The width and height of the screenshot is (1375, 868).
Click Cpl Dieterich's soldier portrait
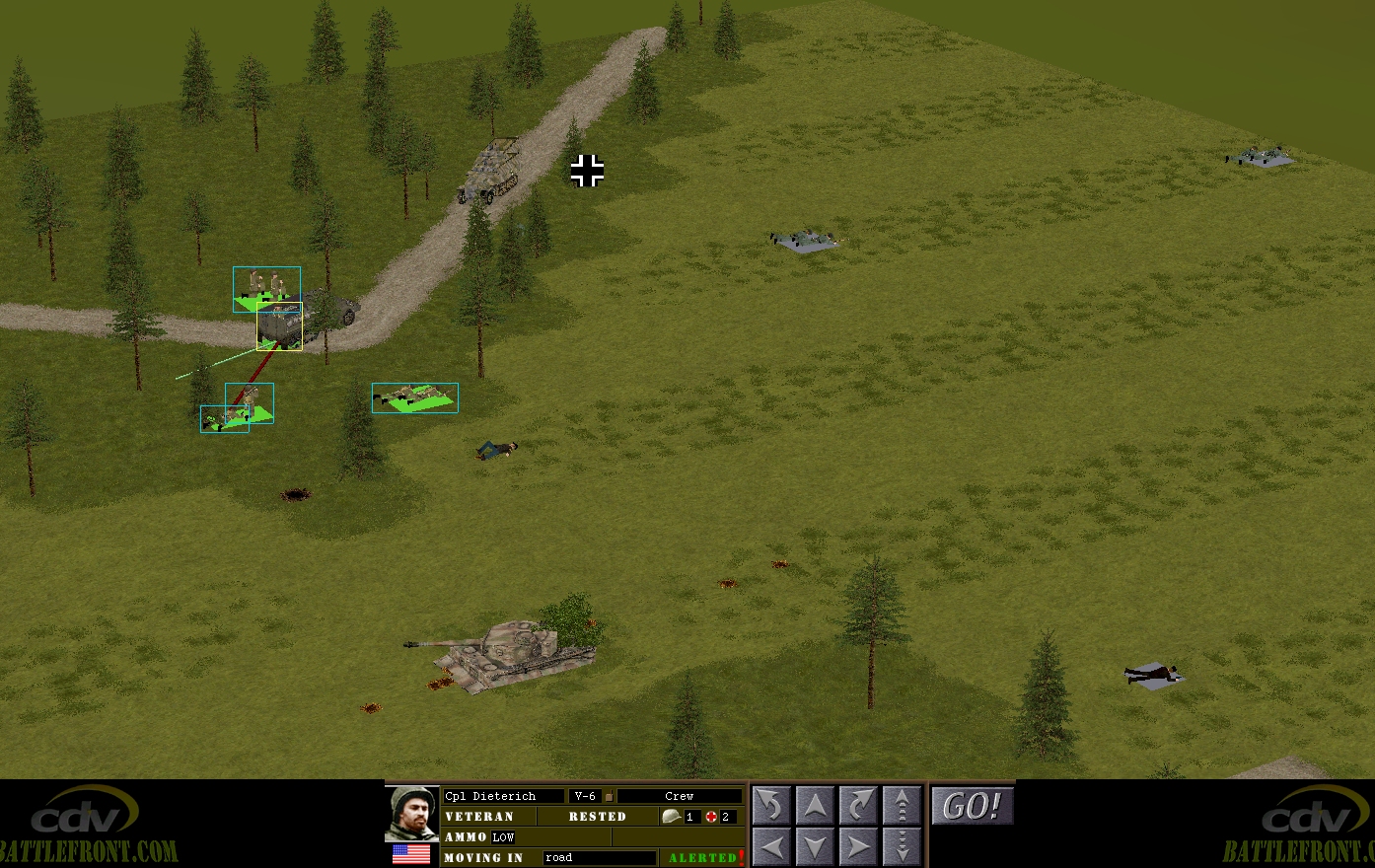pyautogui.click(x=411, y=813)
